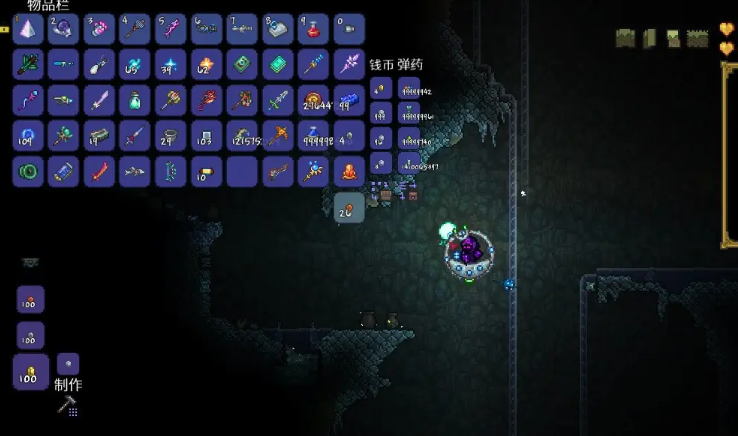Viewport: 738px width, 436px height.
Task: Select the bug net stack of 29
Action: [x=170, y=135]
